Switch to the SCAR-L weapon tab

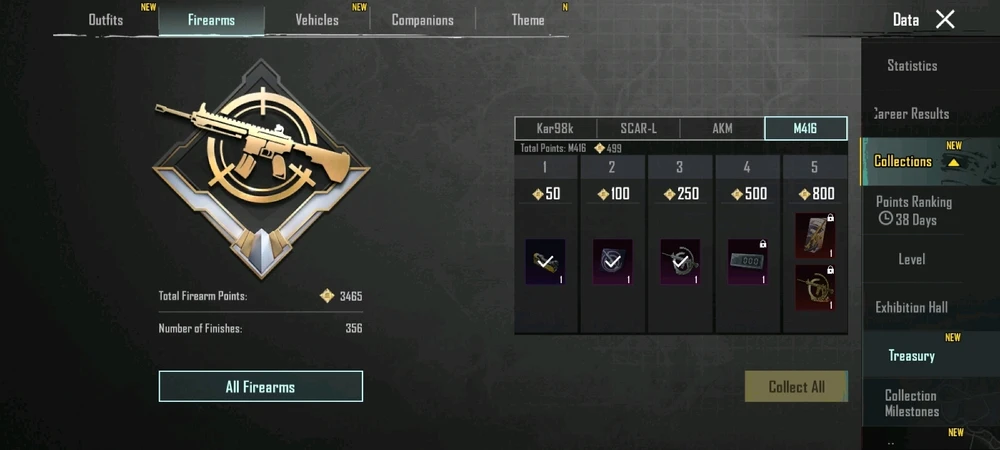pos(638,128)
